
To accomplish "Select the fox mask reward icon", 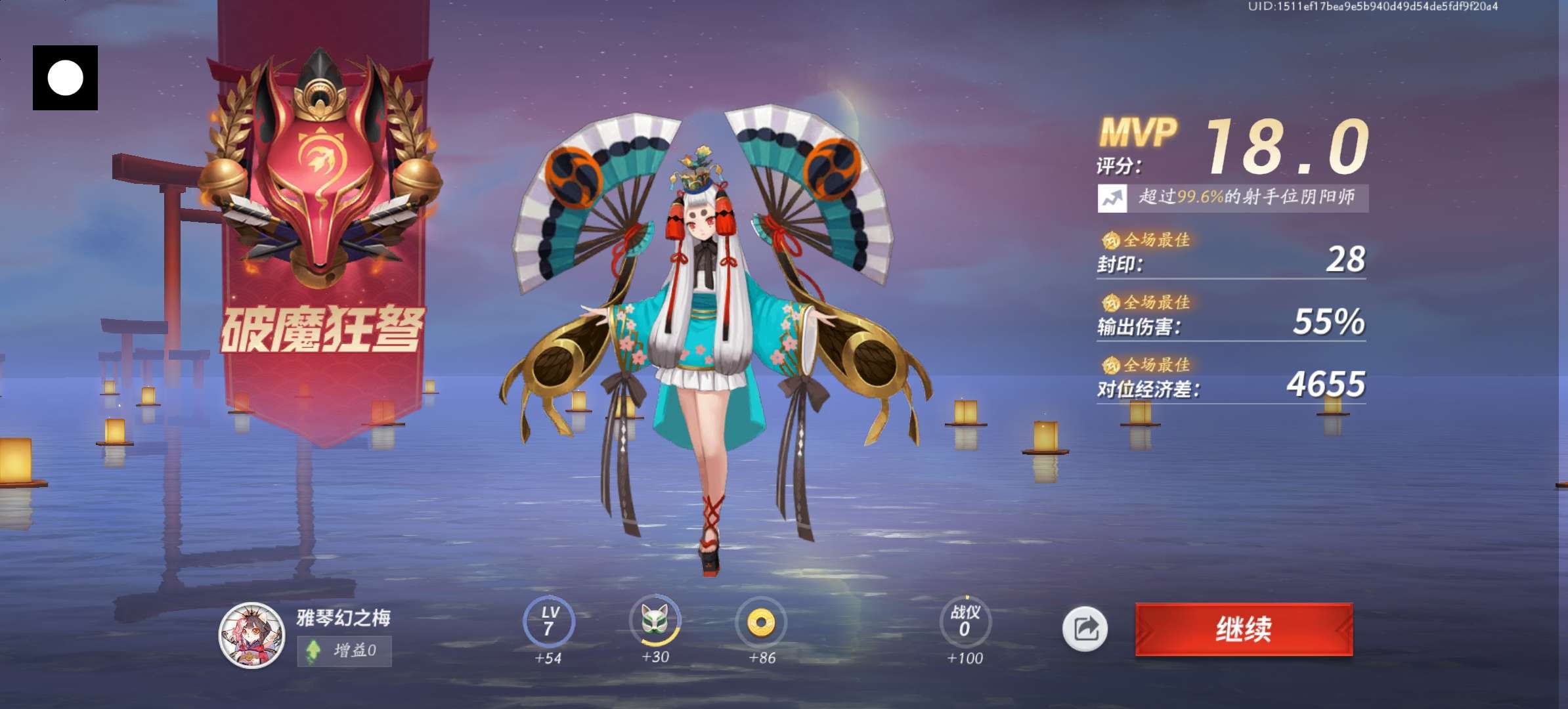I will point(655,620).
